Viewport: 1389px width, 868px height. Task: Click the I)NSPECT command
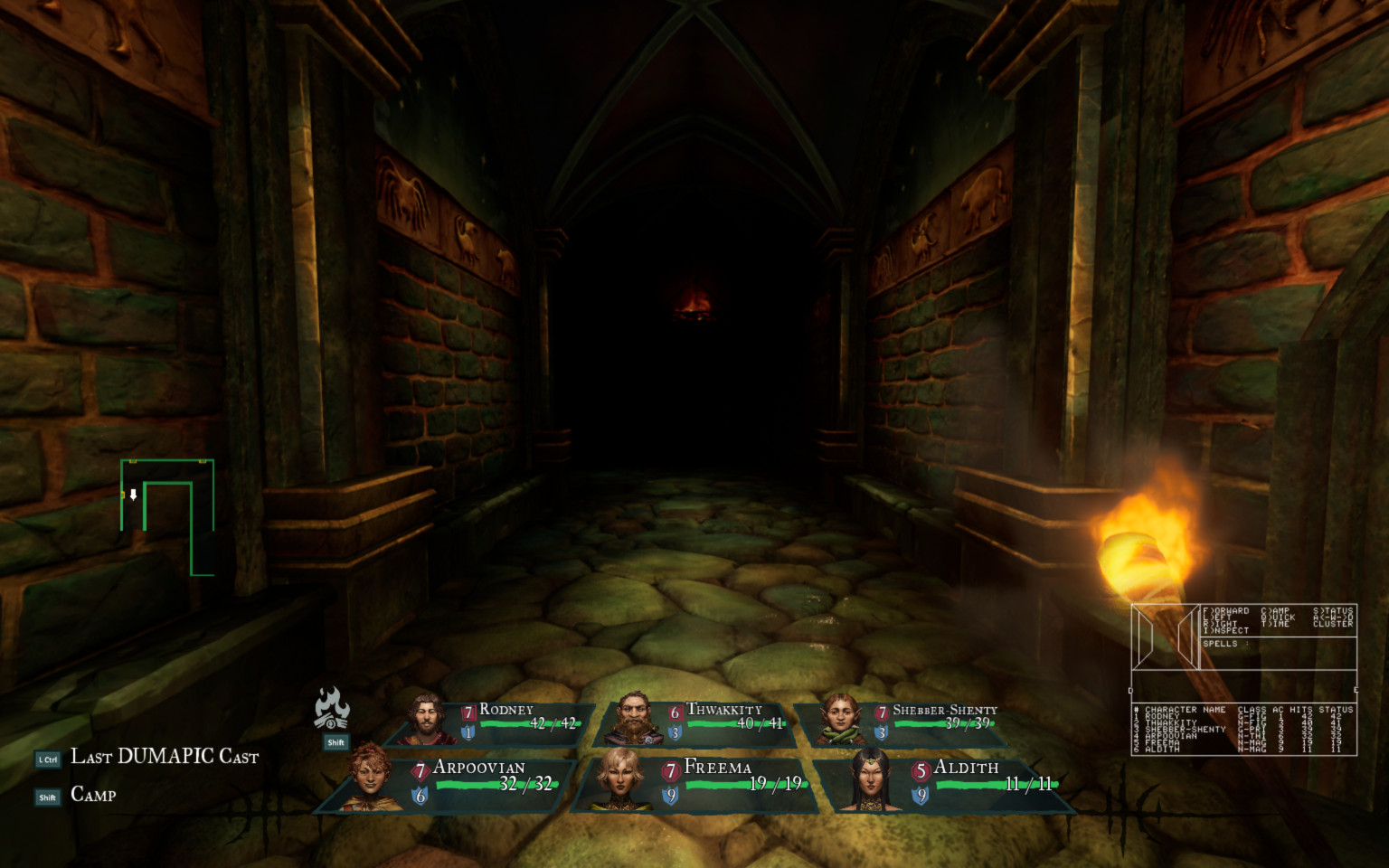[x=1226, y=630]
